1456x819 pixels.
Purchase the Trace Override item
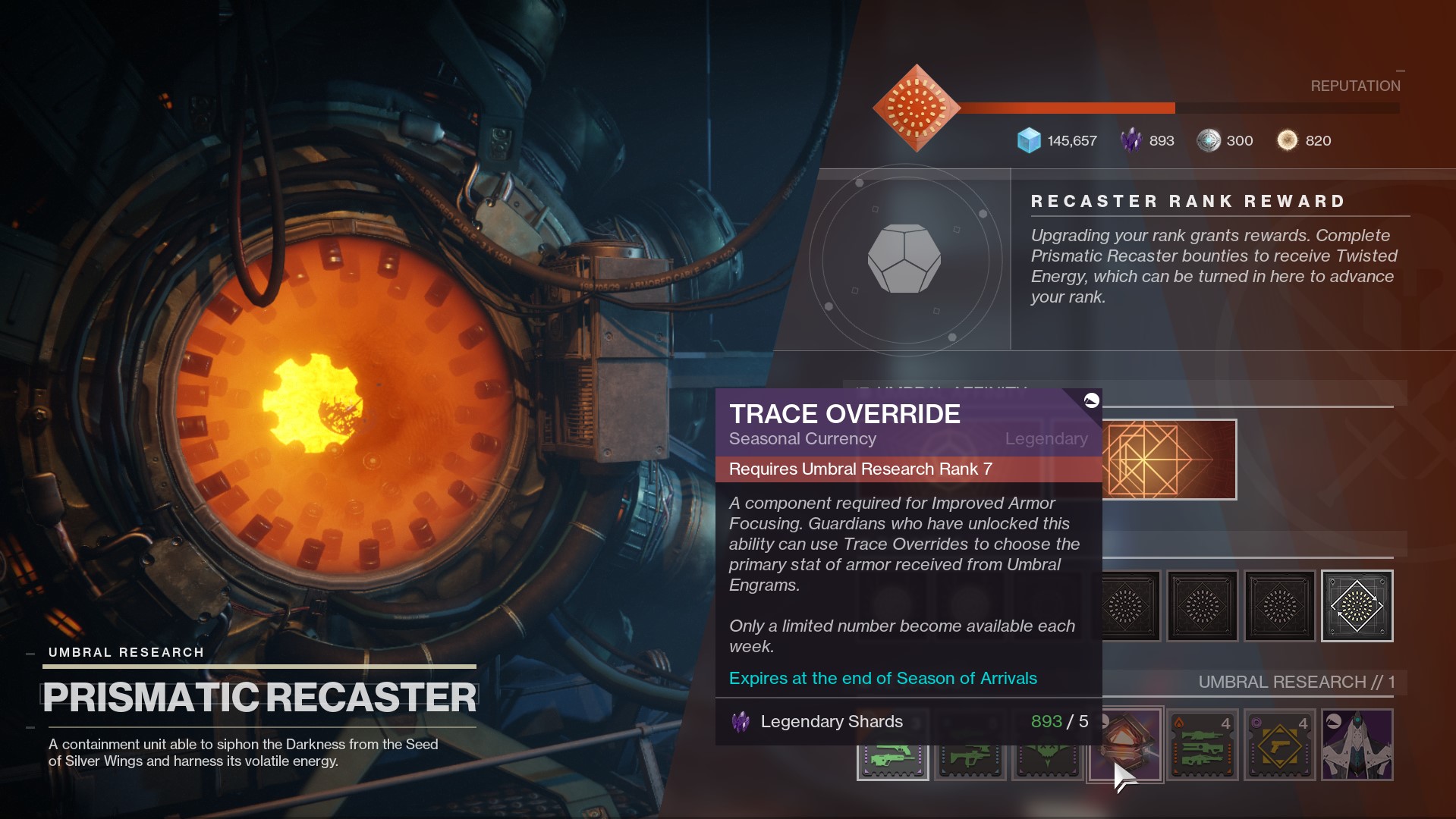(x=1126, y=744)
